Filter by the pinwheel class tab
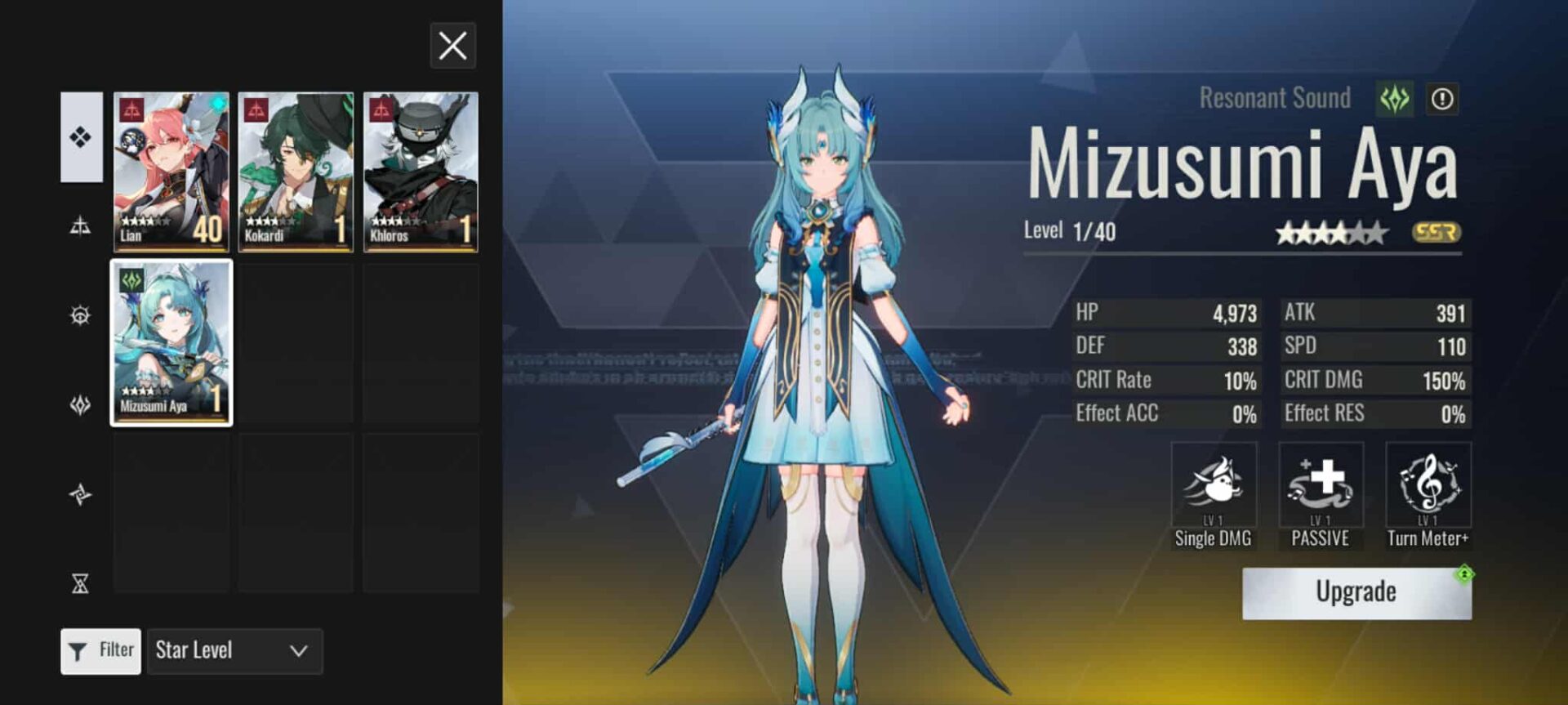The image size is (1568, 705). pos(80,494)
